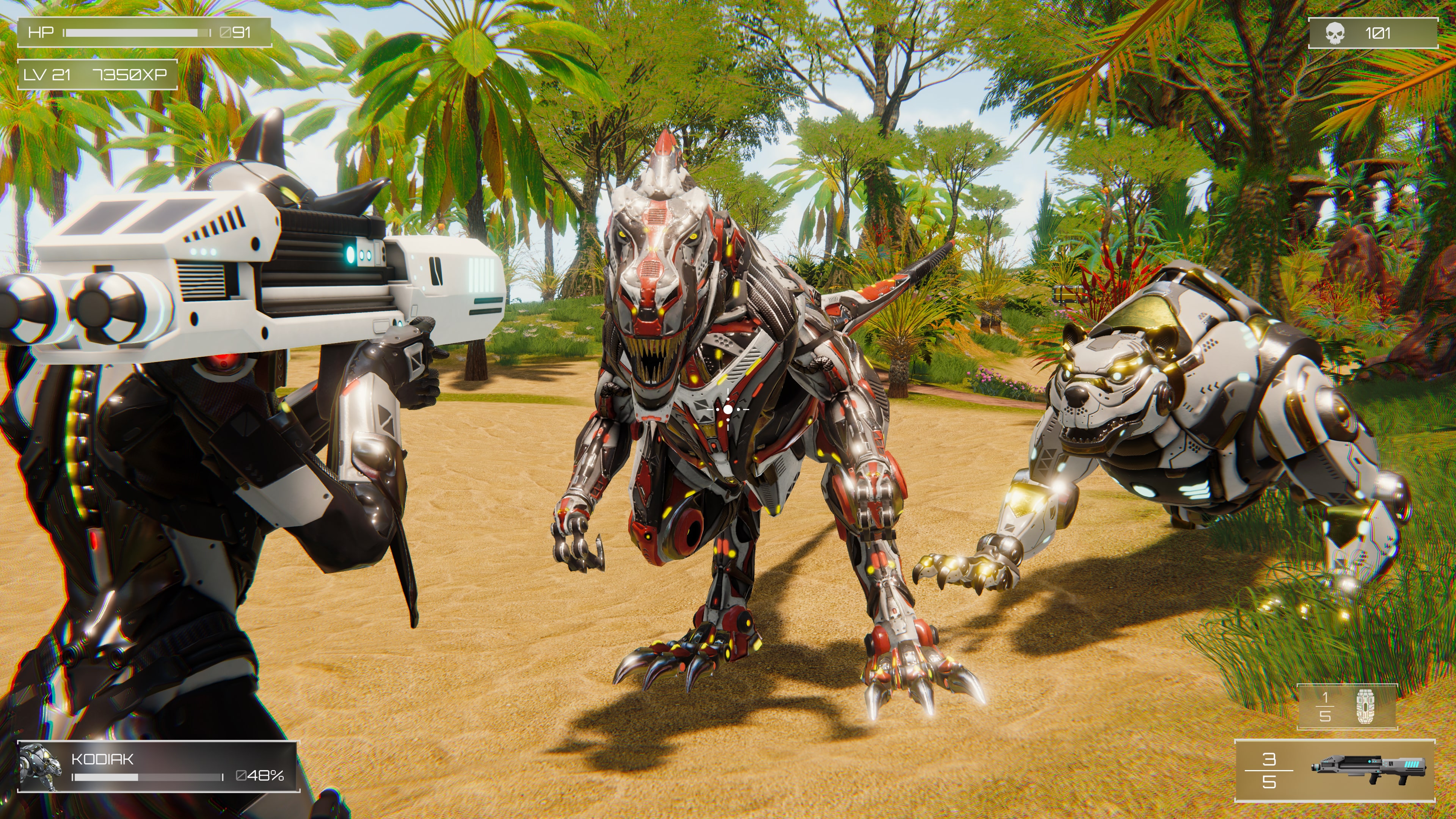This screenshot has height=819, width=1456.
Task: Click the 91 health value readout
Action: (x=243, y=33)
